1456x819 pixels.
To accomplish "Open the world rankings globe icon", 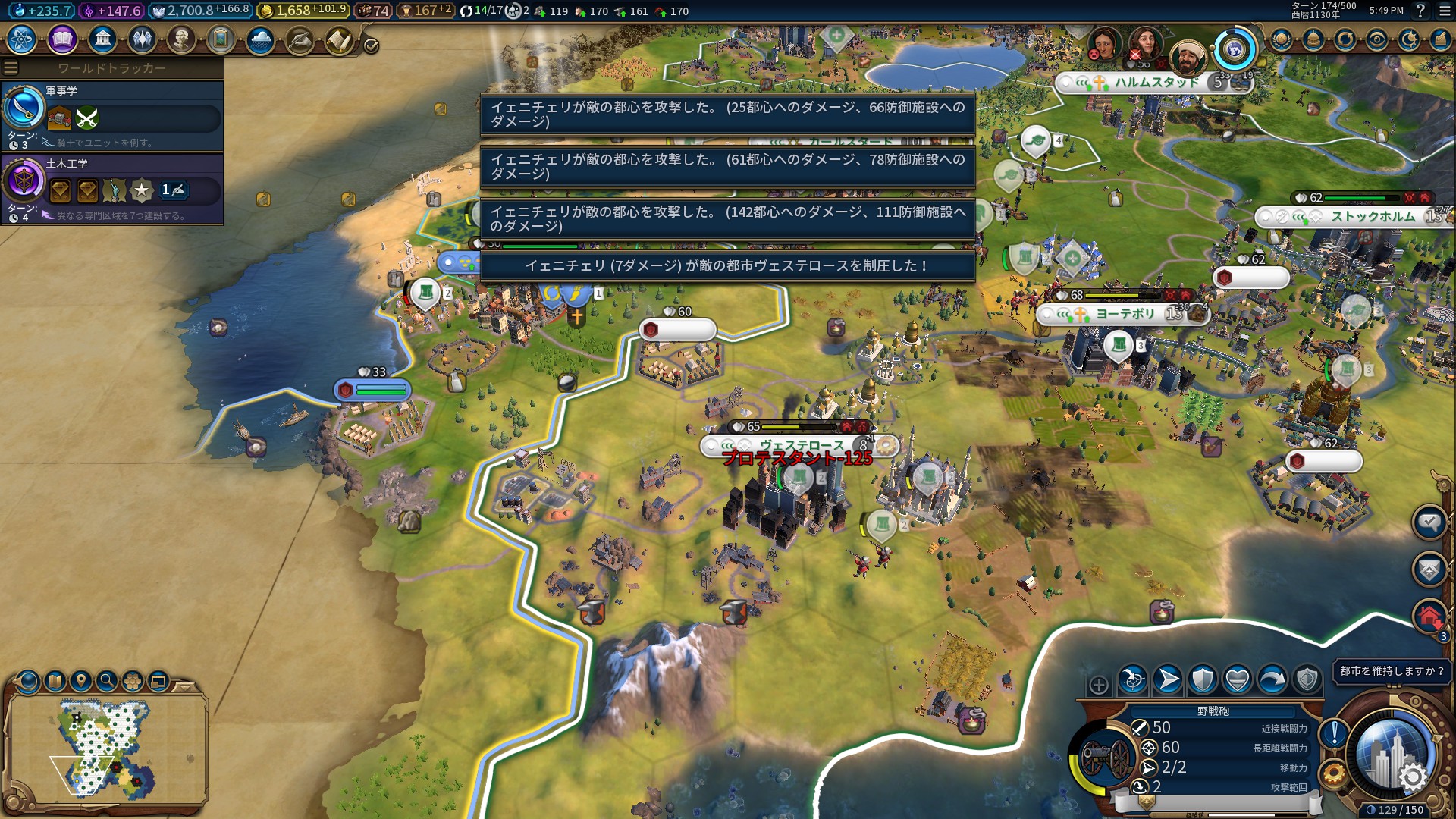I will 1282,39.
